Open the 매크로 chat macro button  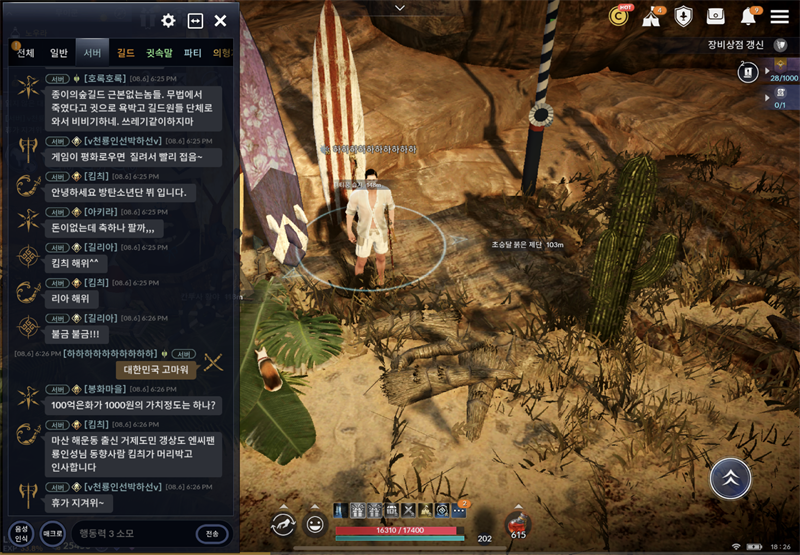pos(52,533)
